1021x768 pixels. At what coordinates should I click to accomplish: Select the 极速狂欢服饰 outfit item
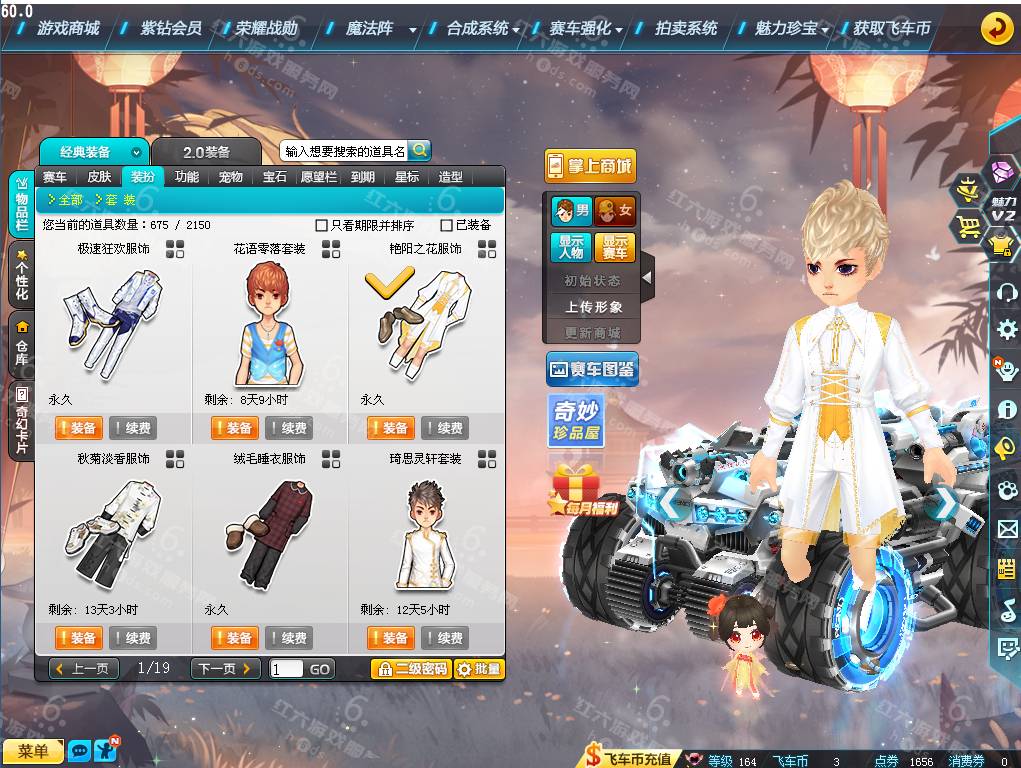(113, 318)
